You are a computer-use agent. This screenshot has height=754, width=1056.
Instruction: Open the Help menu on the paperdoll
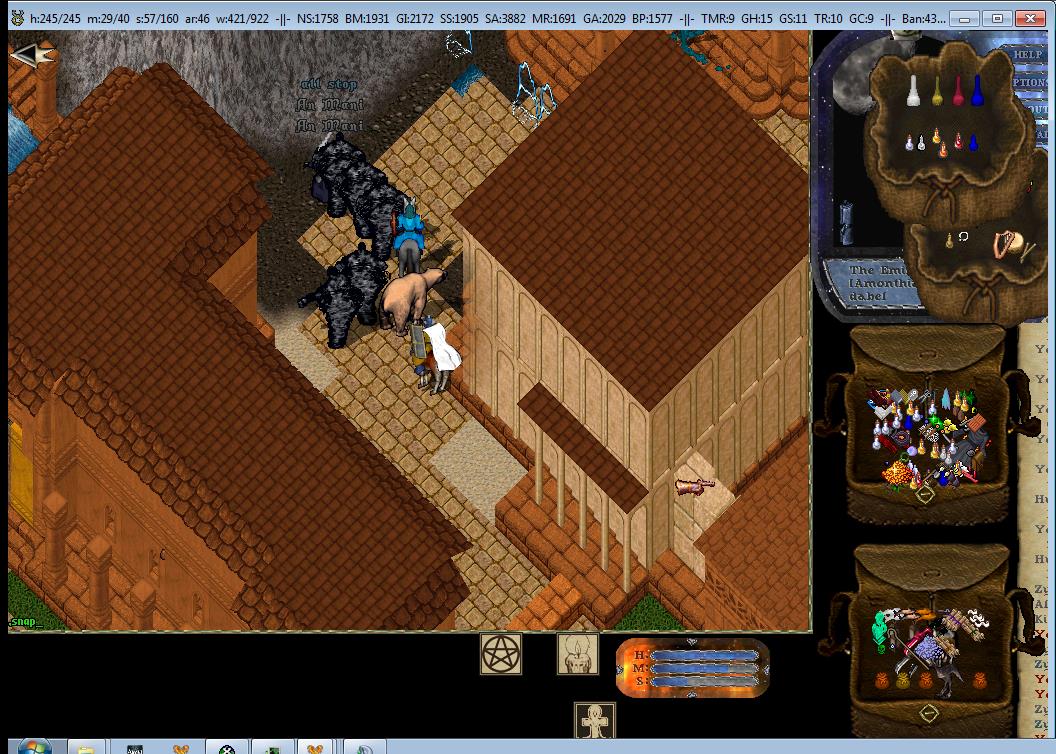(x=1027, y=54)
